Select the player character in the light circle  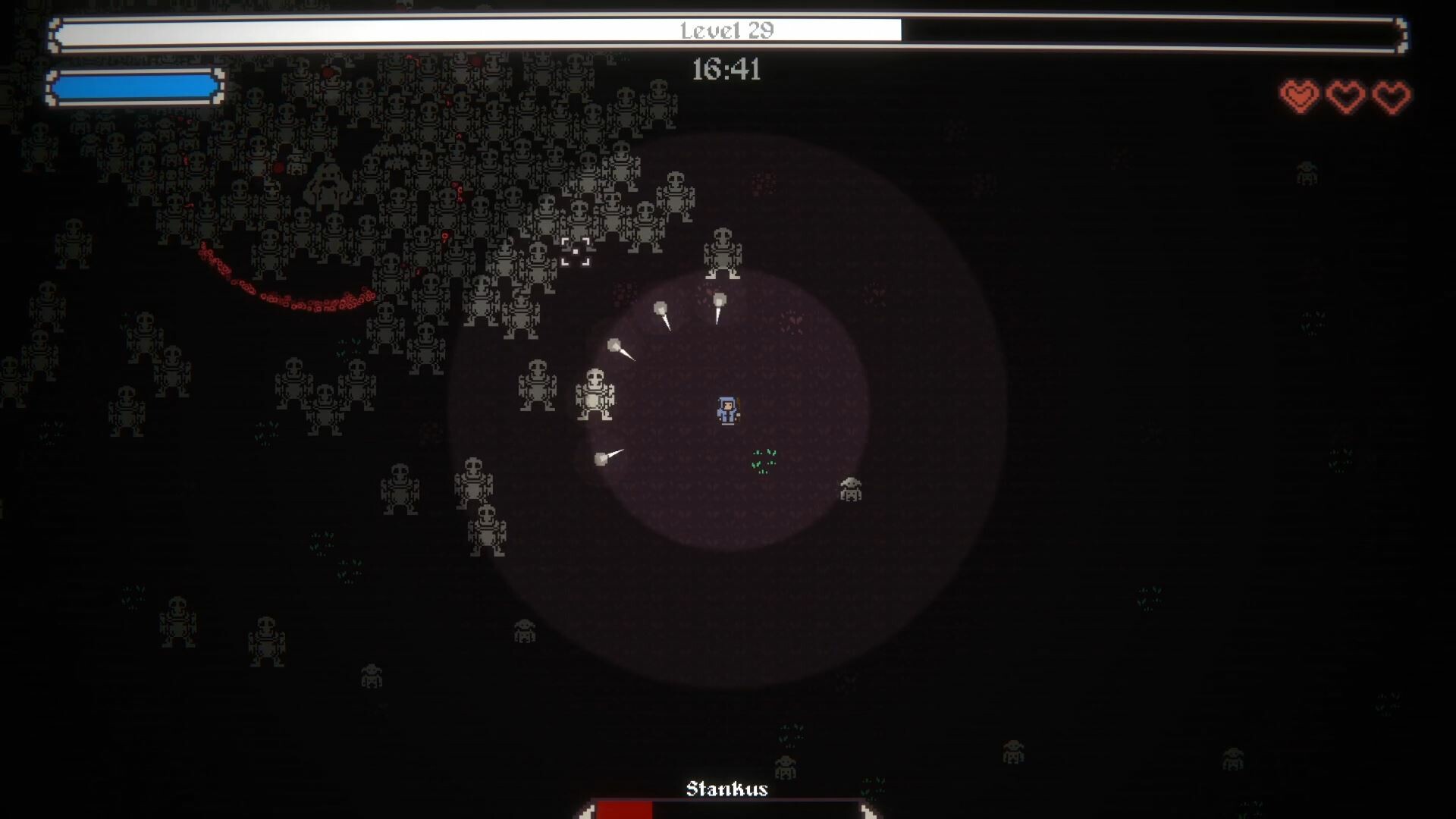pyautogui.click(x=726, y=409)
